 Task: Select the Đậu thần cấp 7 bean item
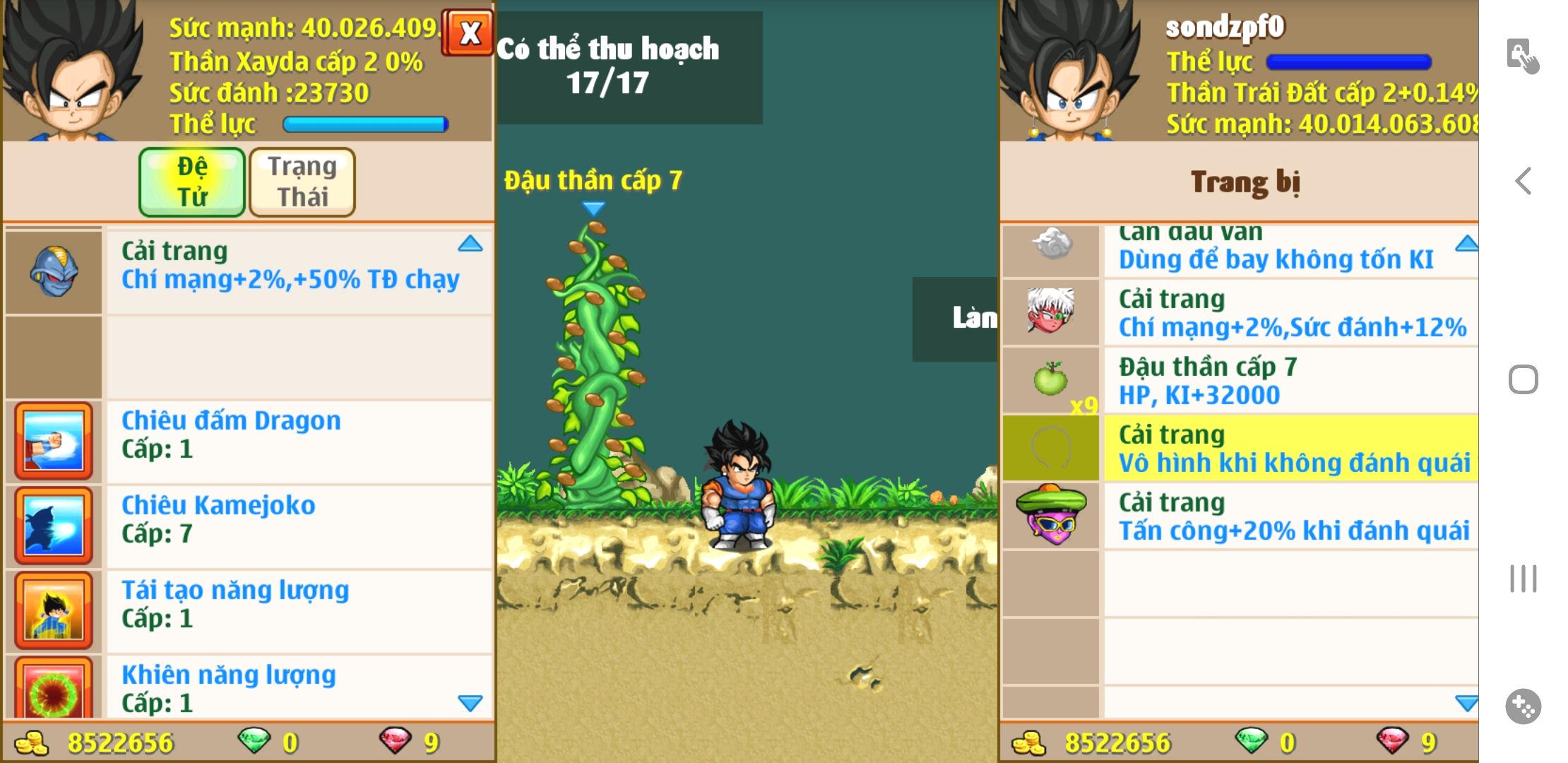coord(1240,380)
